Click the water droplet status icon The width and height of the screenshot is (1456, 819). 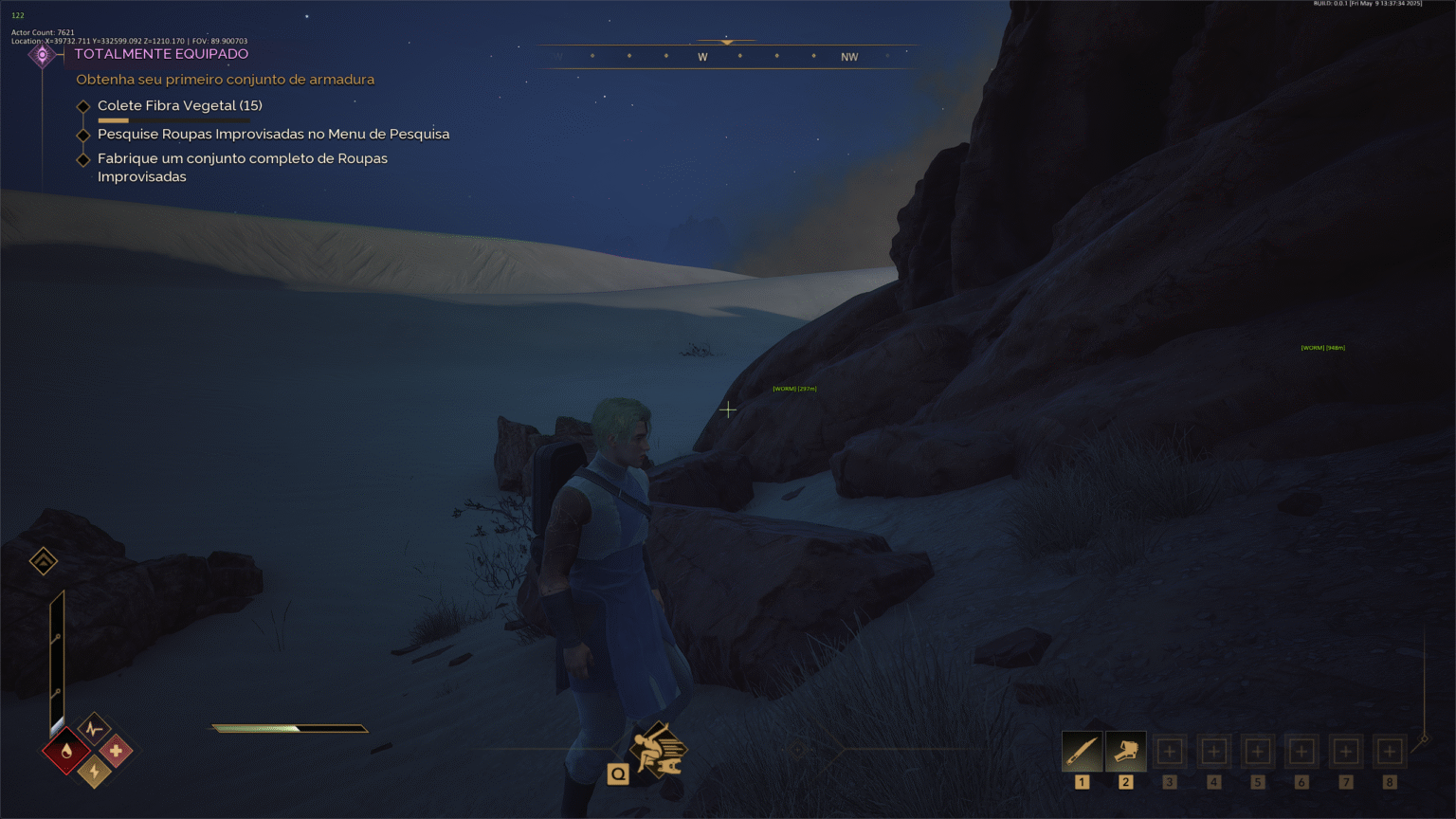tap(65, 752)
